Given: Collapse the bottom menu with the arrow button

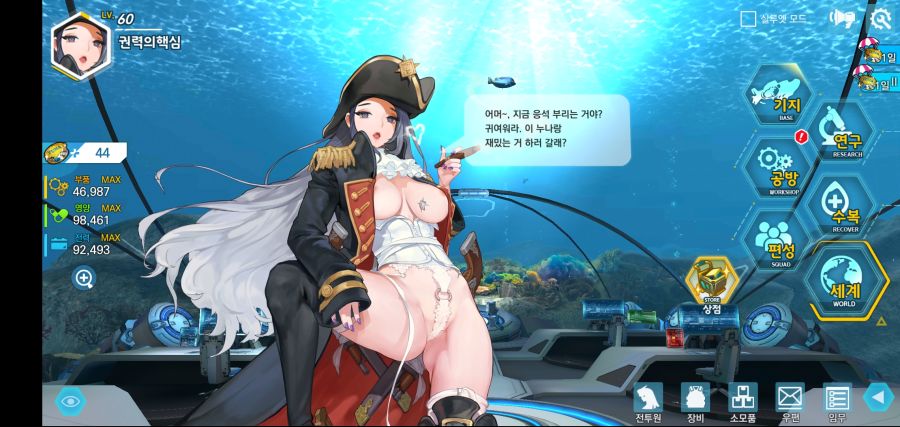Looking at the screenshot, I should (x=878, y=398).
